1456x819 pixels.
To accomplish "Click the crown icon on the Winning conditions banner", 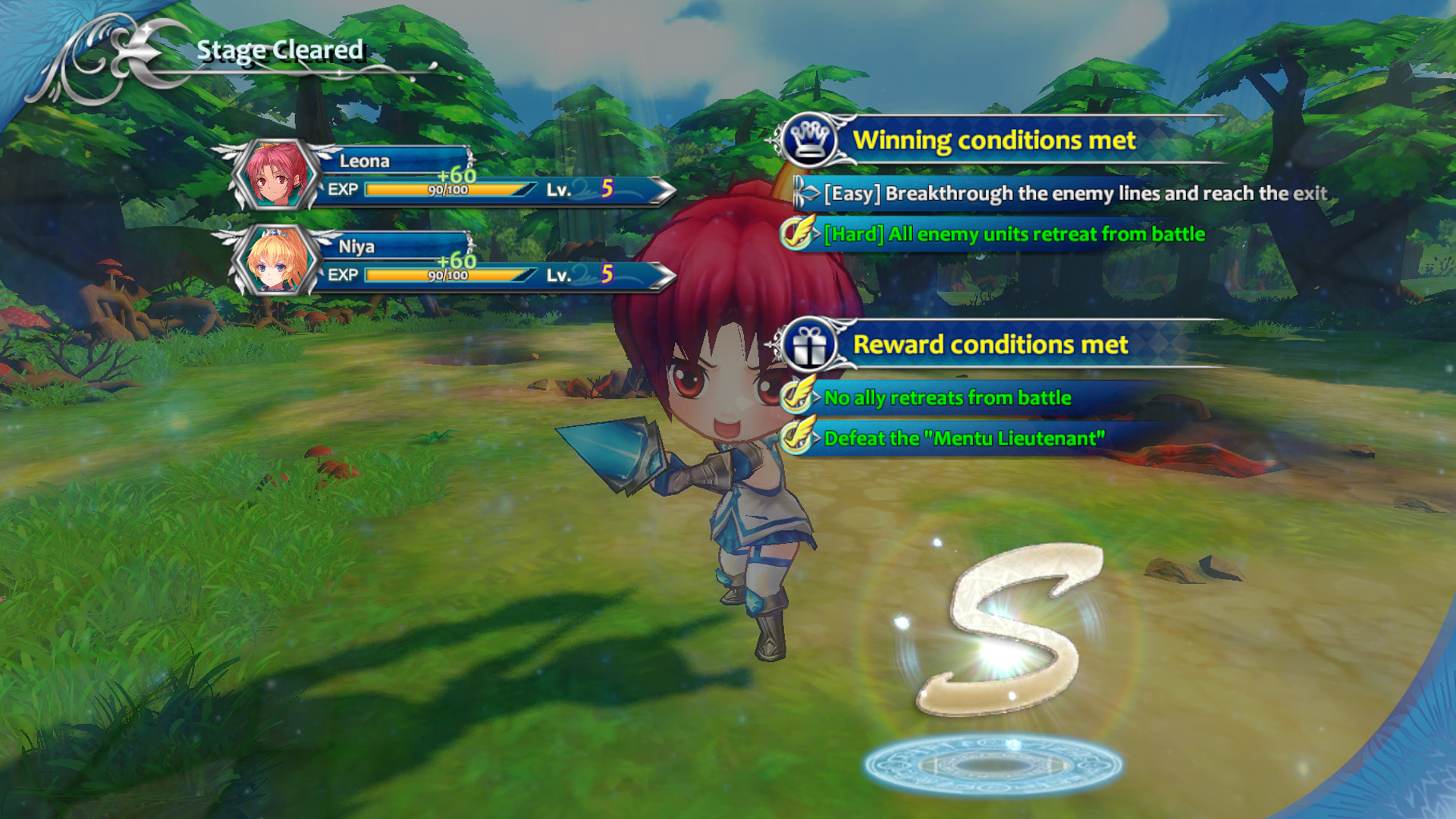I will (x=811, y=140).
